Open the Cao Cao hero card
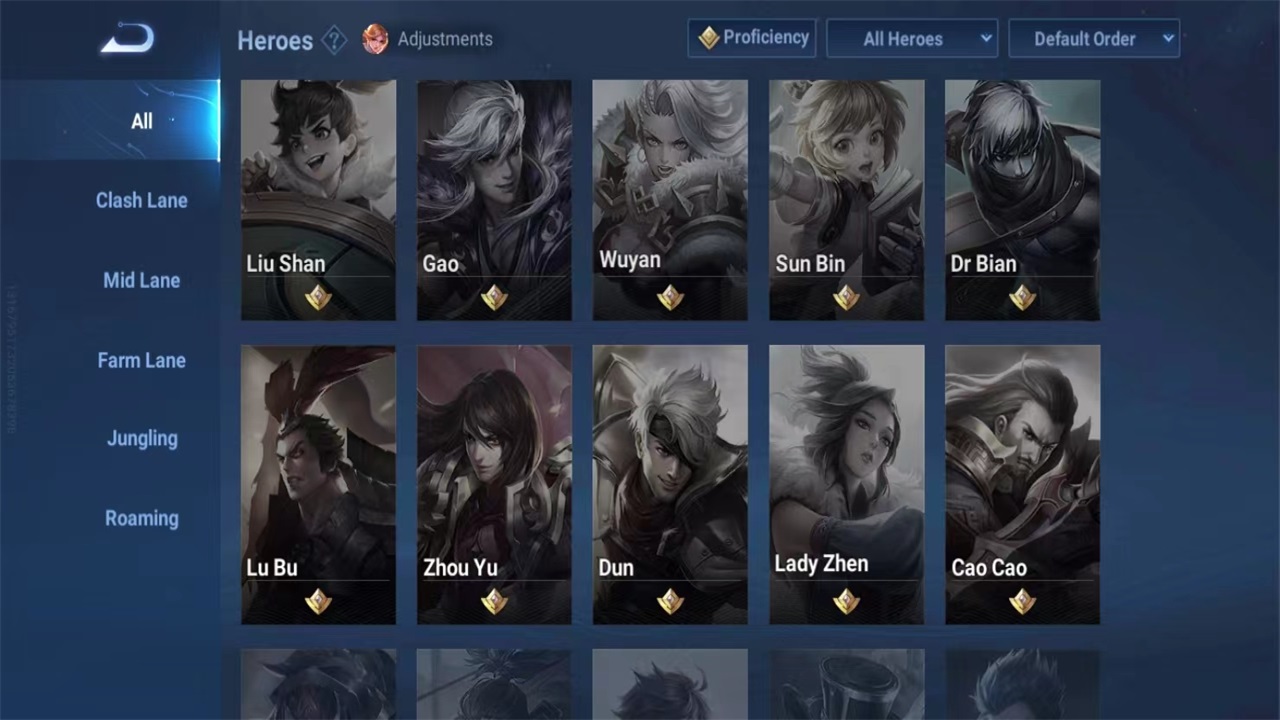1280x720 pixels. point(1022,484)
